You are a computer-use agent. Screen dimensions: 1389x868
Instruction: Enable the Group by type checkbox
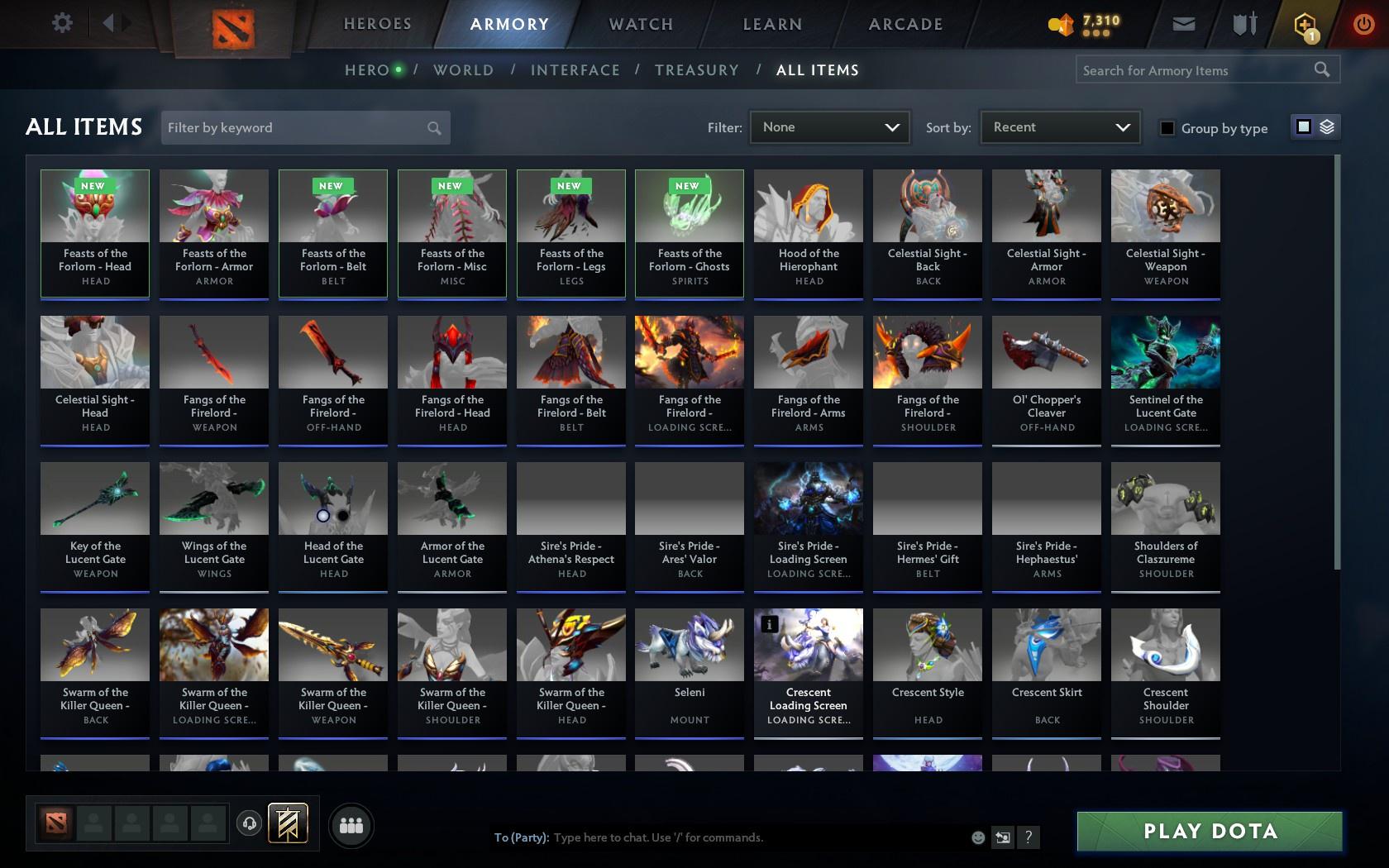pos(1167,128)
